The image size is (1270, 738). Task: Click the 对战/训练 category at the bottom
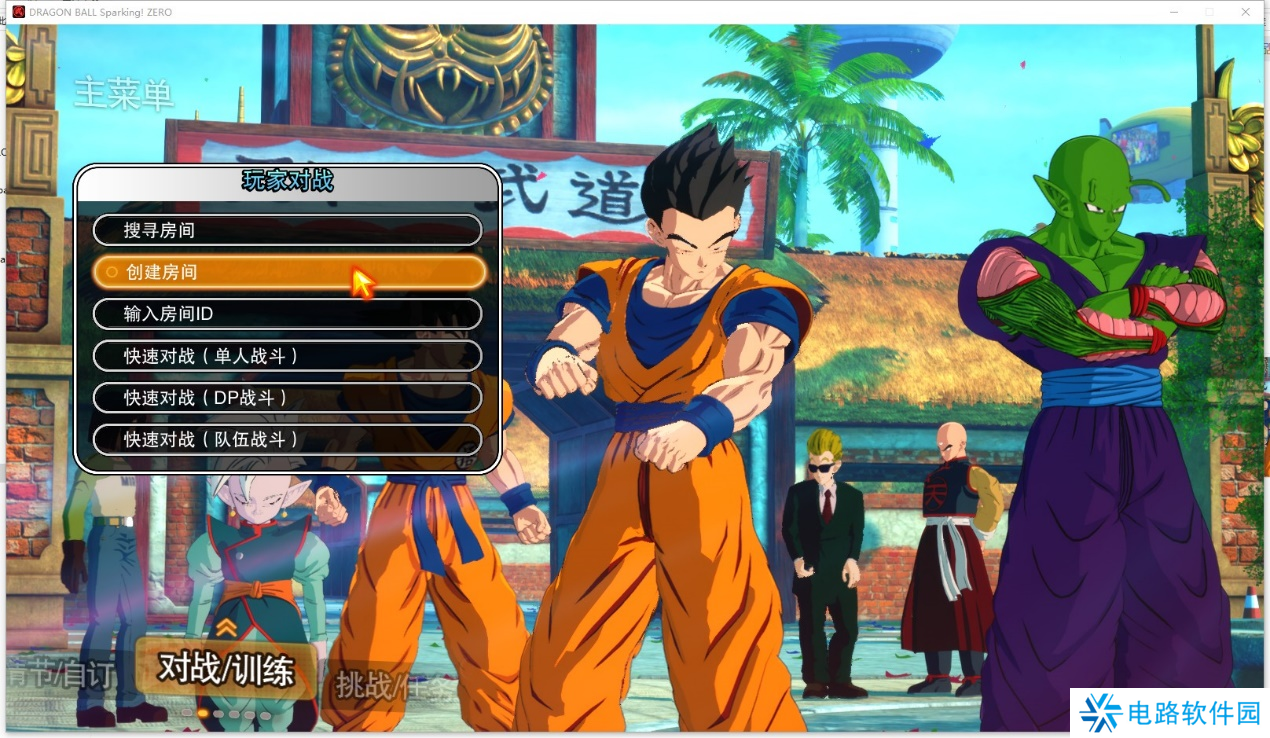click(x=226, y=670)
